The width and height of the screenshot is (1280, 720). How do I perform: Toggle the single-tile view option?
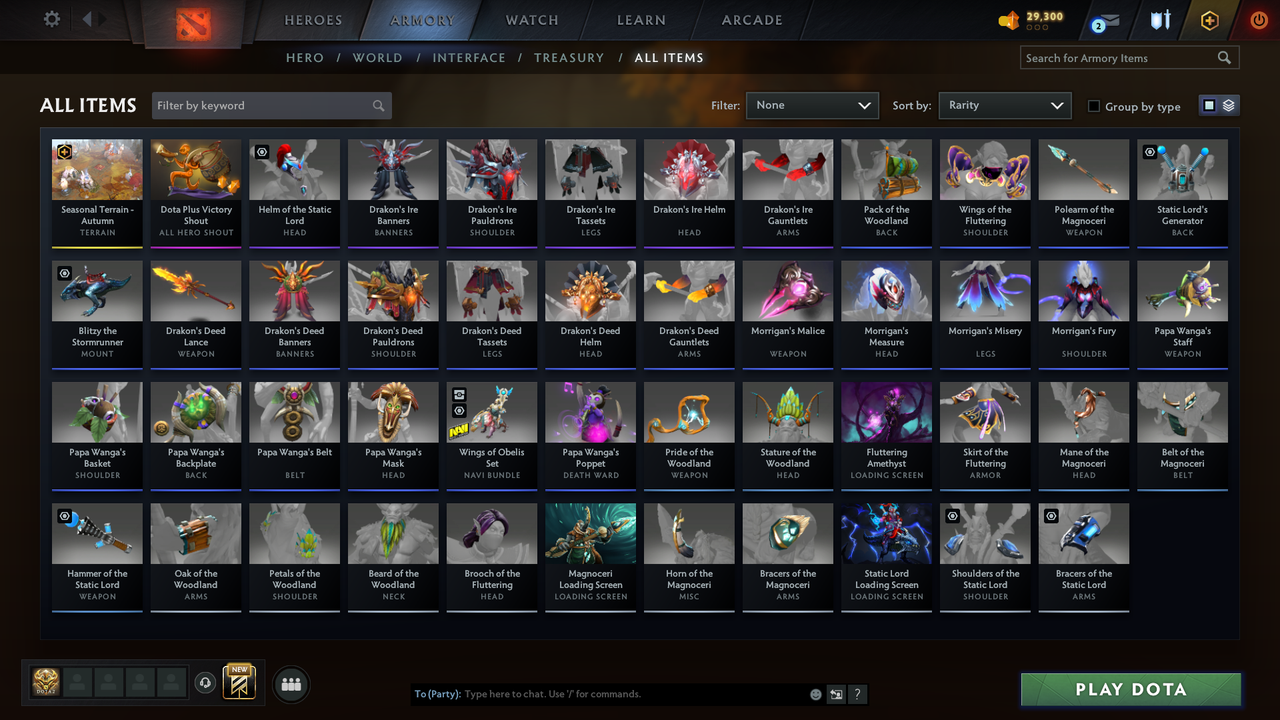click(1211, 105)
